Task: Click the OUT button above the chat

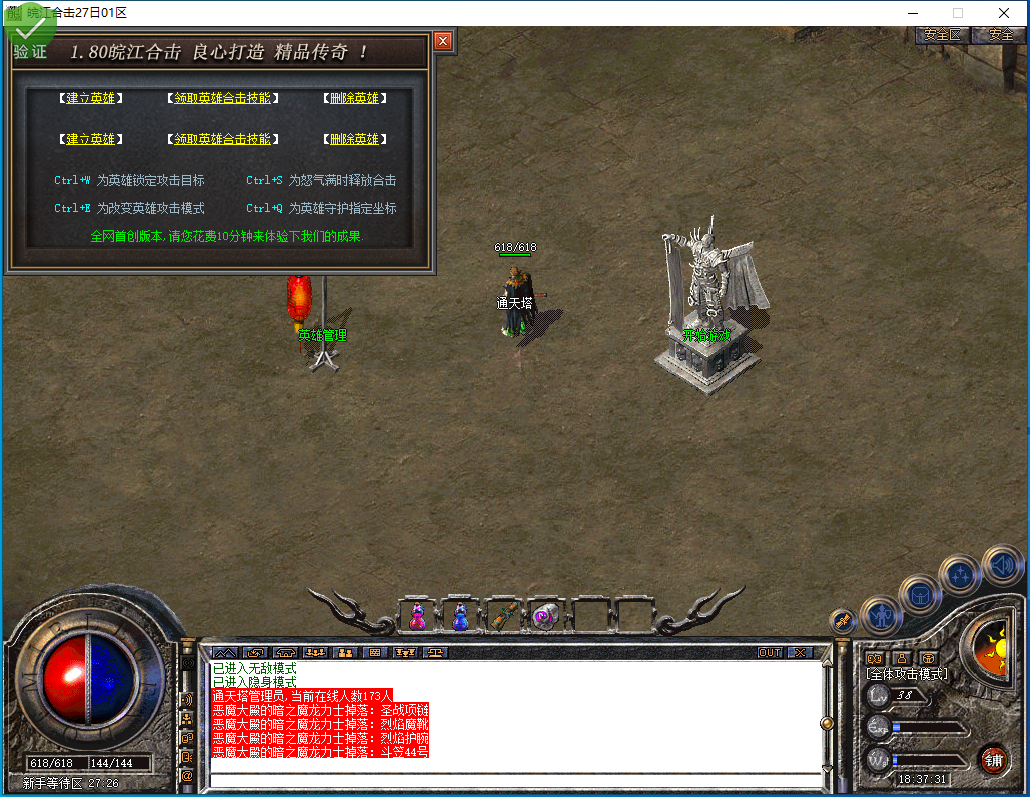Action: point(769,652)
